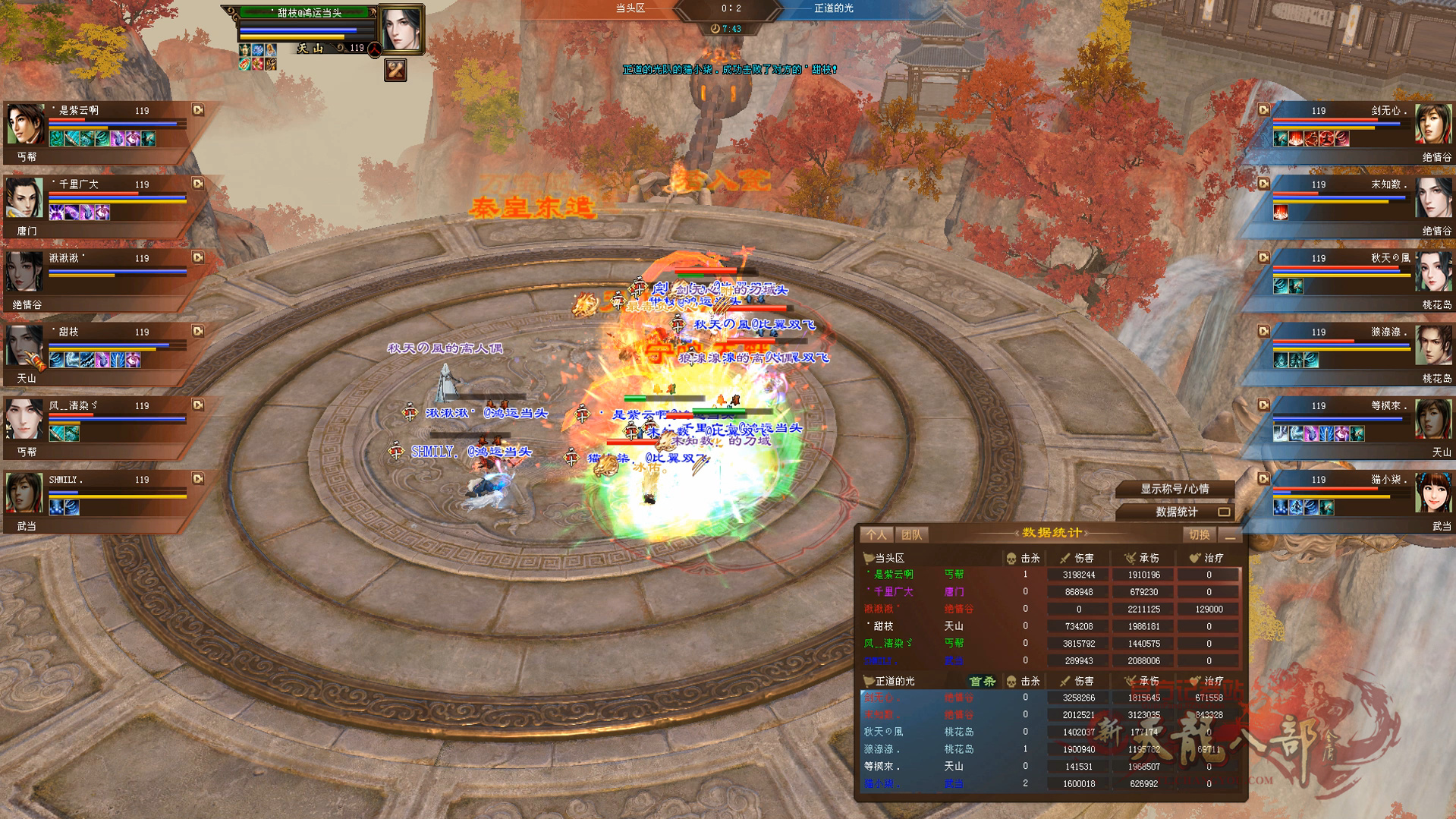Choose left-team player 啾啾啾 of 绝情谷
The image size is (1456, 819).
pyautogui.click(x=27, y=272)
